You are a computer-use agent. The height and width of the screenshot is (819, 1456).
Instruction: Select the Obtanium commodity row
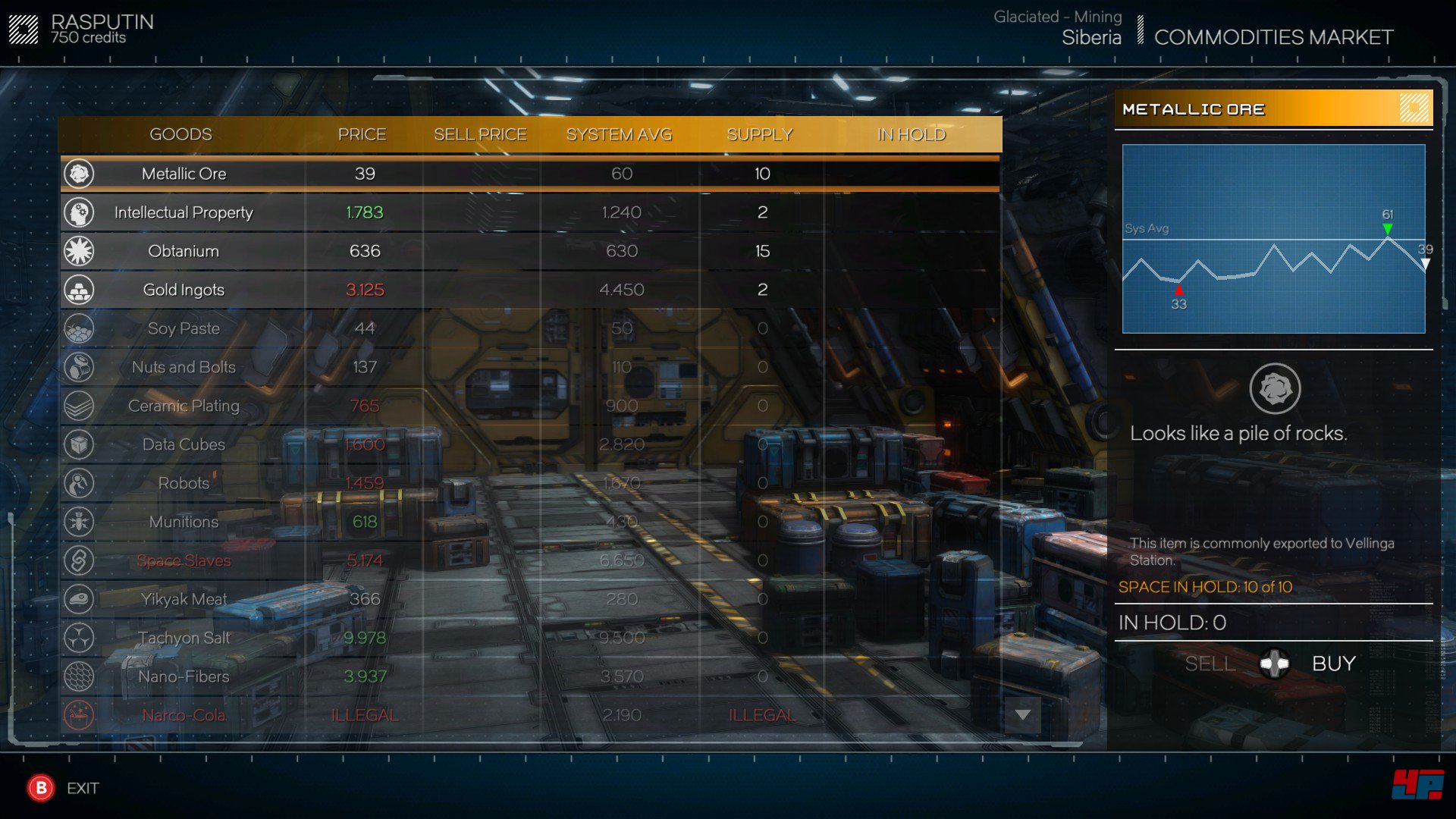184,251
